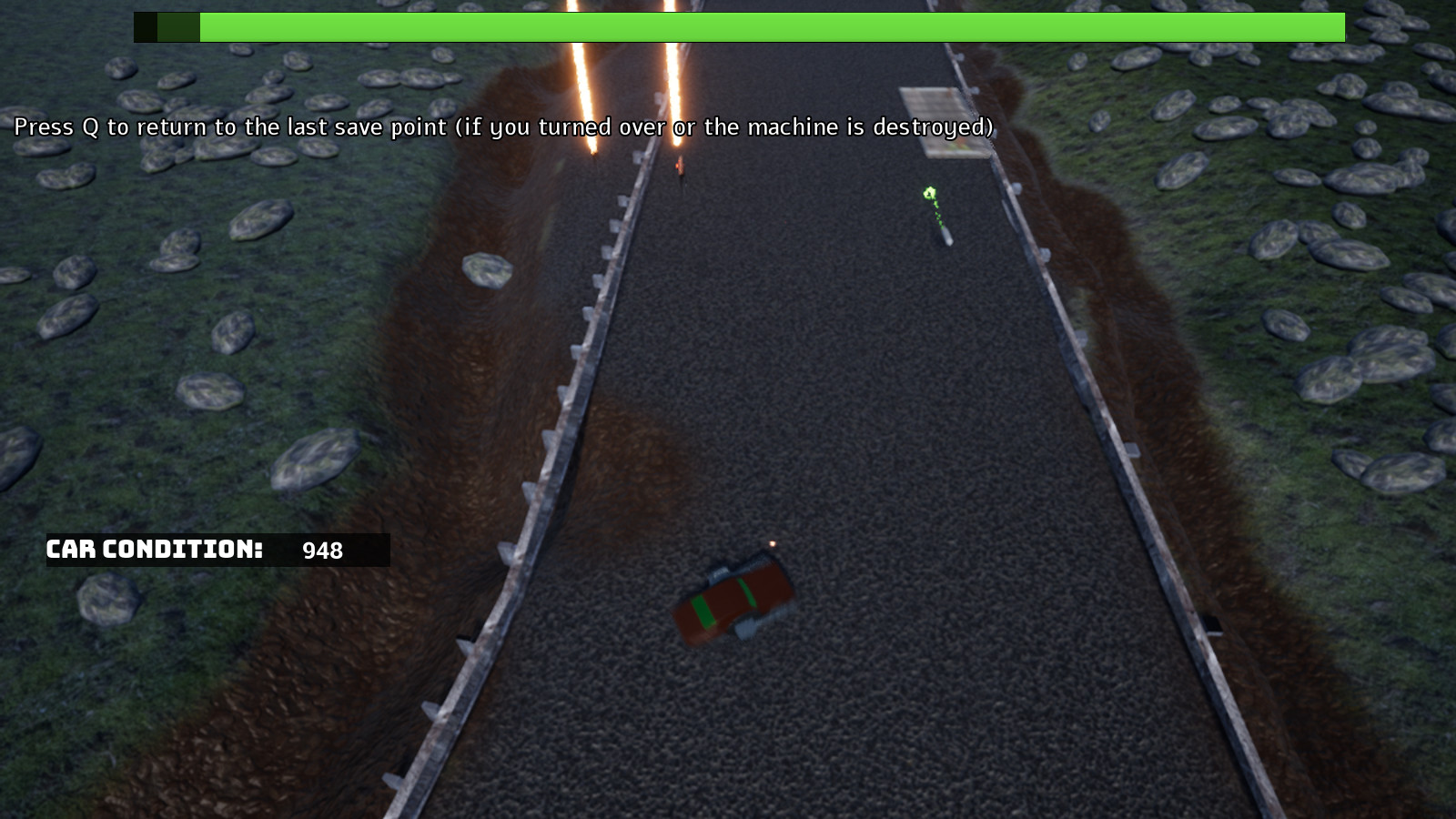Viewport: 1456px width, 819px height.
Task: Click the Press Q hint message
Action: (x=500, y=127)
